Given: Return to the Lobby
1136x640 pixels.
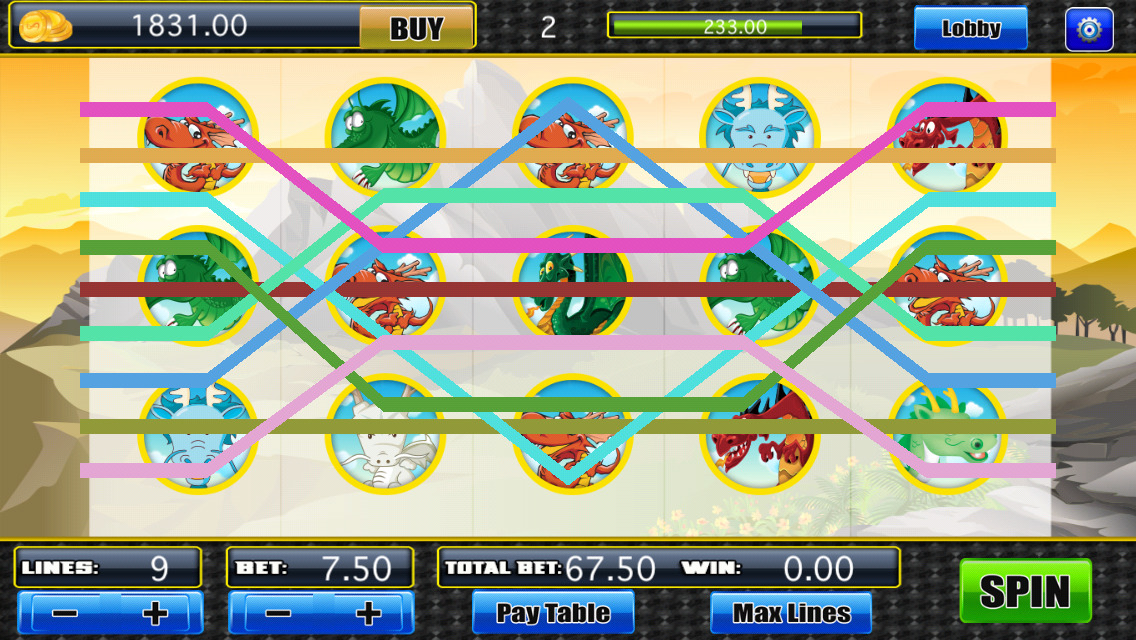Looking at the screenshot, I should [970, 28].
